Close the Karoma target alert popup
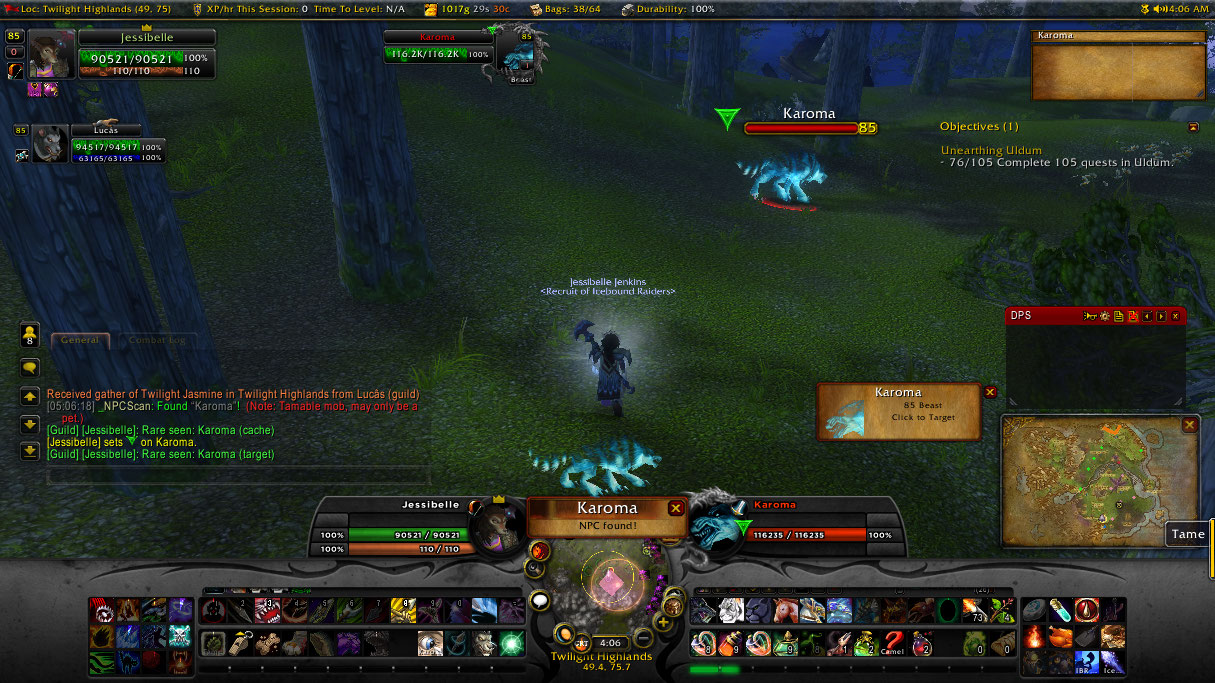 tap(990, 393)
